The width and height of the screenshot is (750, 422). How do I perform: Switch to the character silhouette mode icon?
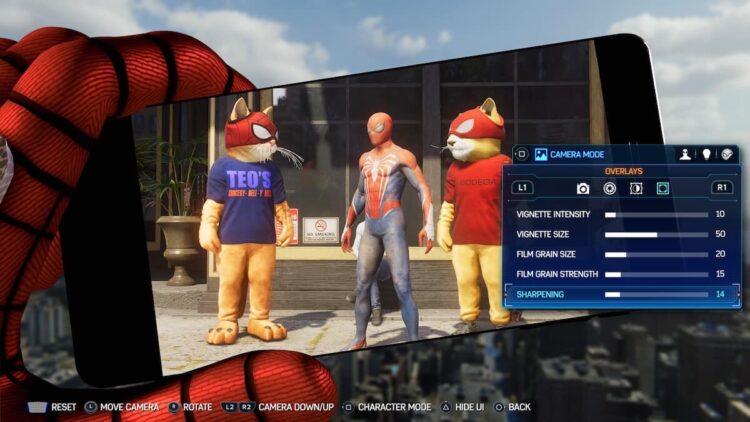(686, 154)
